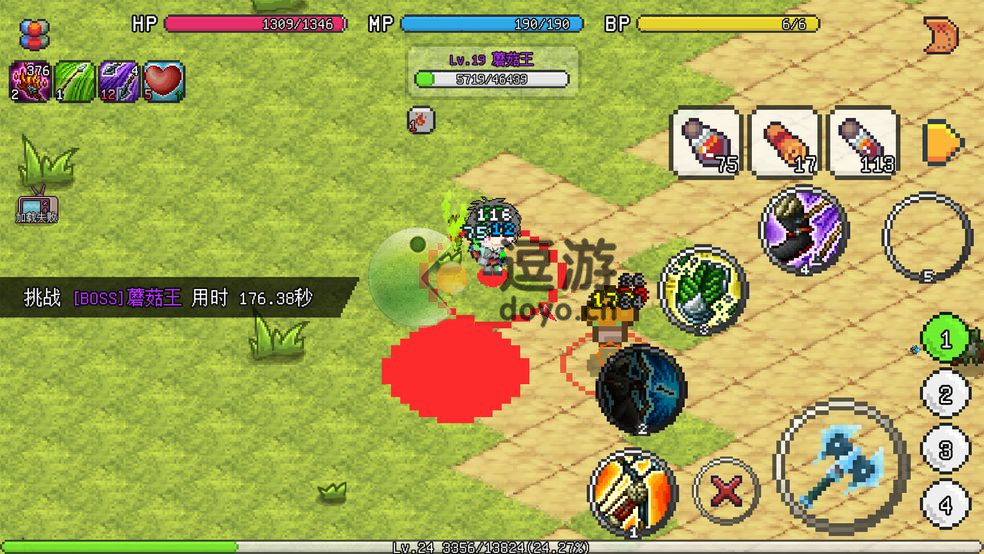Tap the empty skill slot numbered 5
Viewport: 984px width, 554px height.
[x=927, y=237]
